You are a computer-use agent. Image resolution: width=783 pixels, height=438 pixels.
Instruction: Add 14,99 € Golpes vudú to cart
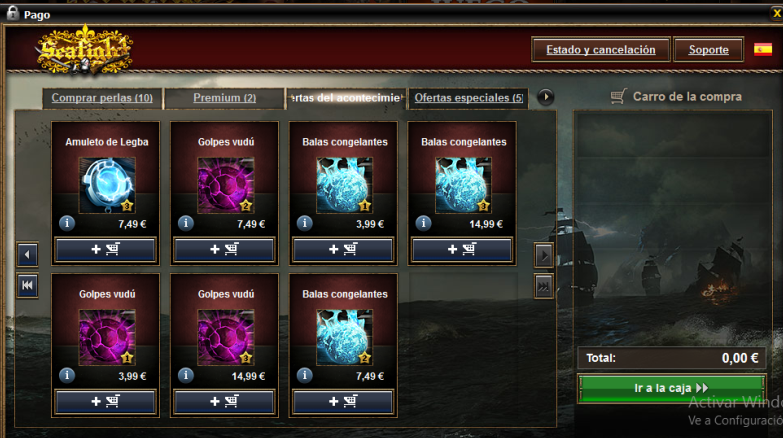click(224, 401)
